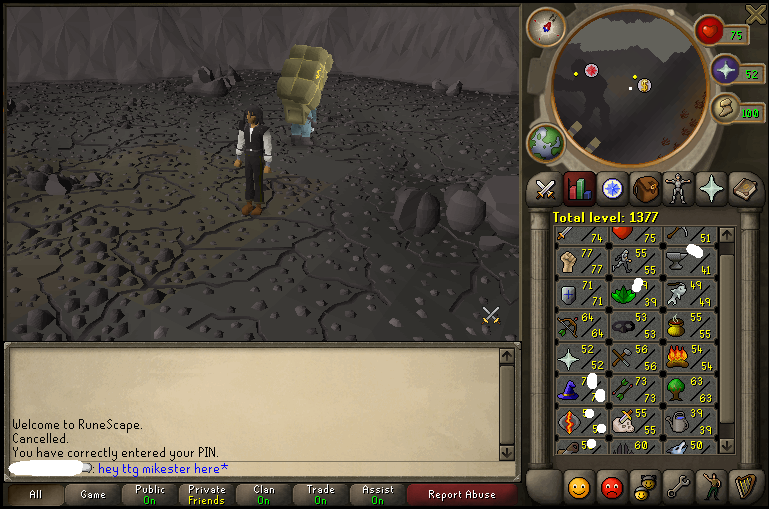Choose the Game chat filter tab
Image resolution: width=769 pixels, height=509 pixels.
[x=93, y=494]
